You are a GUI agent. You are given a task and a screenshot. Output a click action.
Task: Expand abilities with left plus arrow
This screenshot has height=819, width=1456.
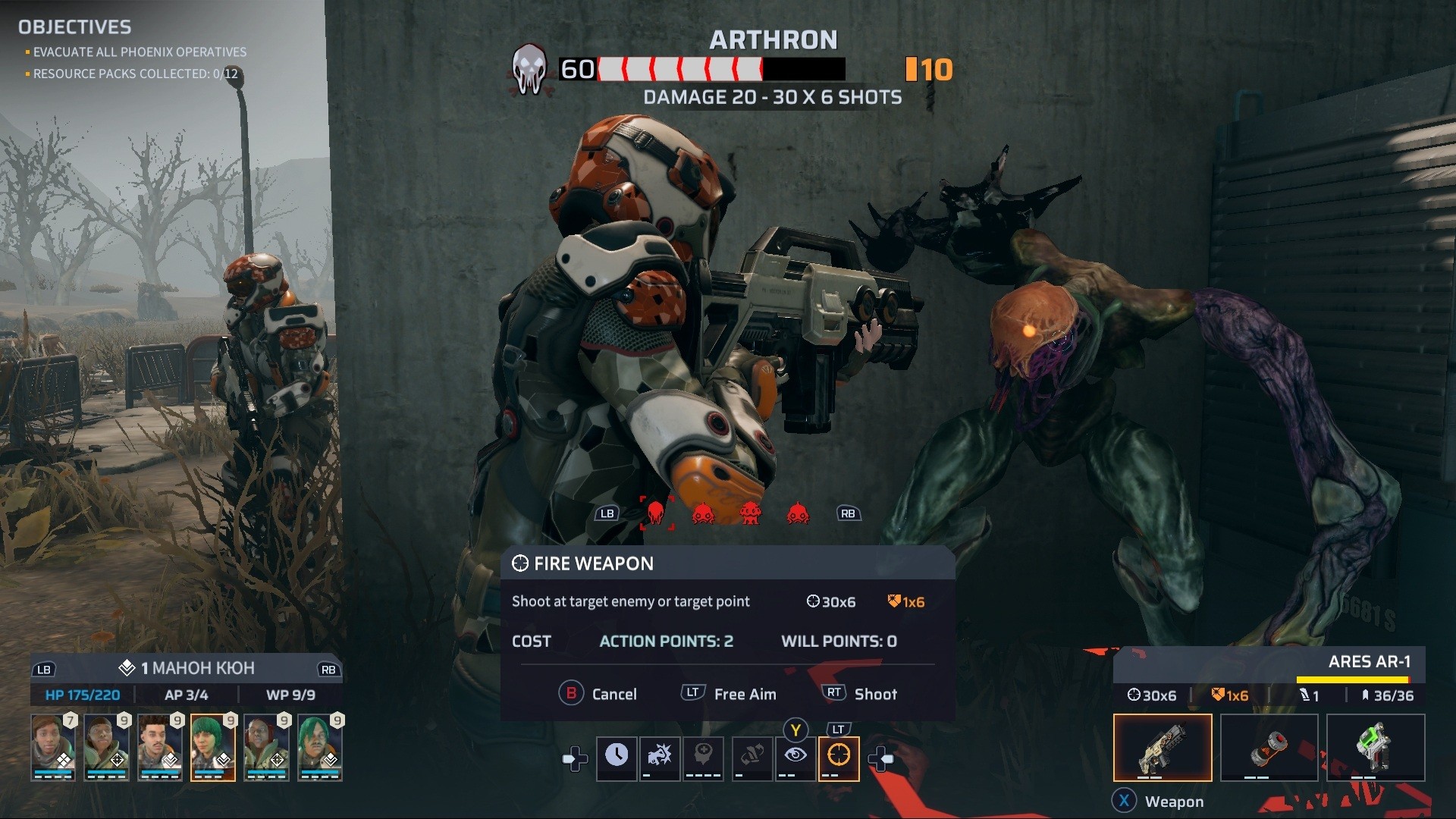click(574, 758)
